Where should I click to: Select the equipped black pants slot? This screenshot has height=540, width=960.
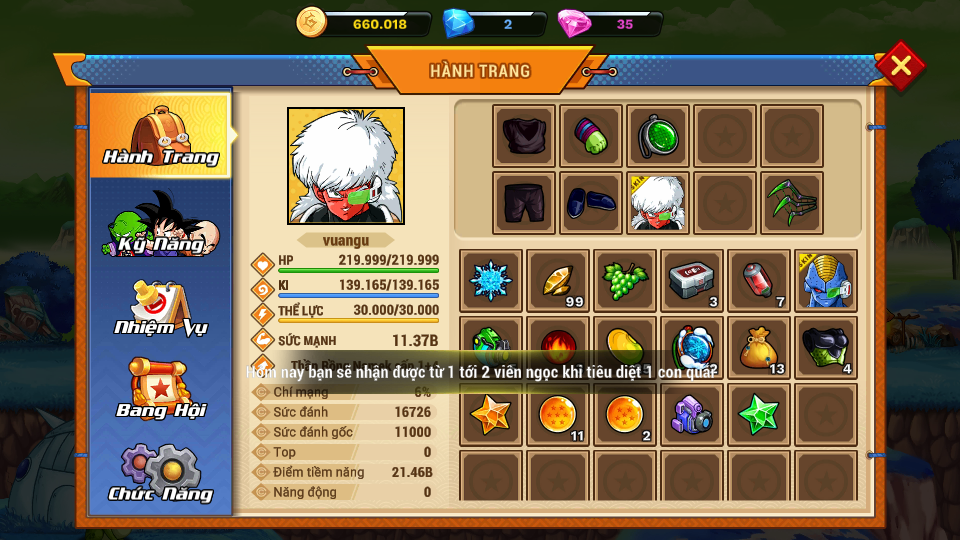pyautogui.click(x=524, y=203)
